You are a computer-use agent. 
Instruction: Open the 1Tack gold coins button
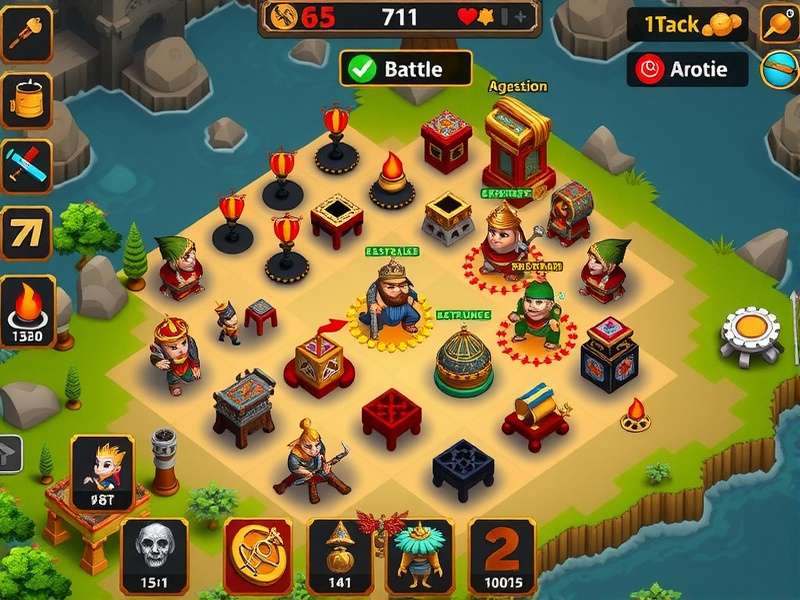(x=687, y=25)
